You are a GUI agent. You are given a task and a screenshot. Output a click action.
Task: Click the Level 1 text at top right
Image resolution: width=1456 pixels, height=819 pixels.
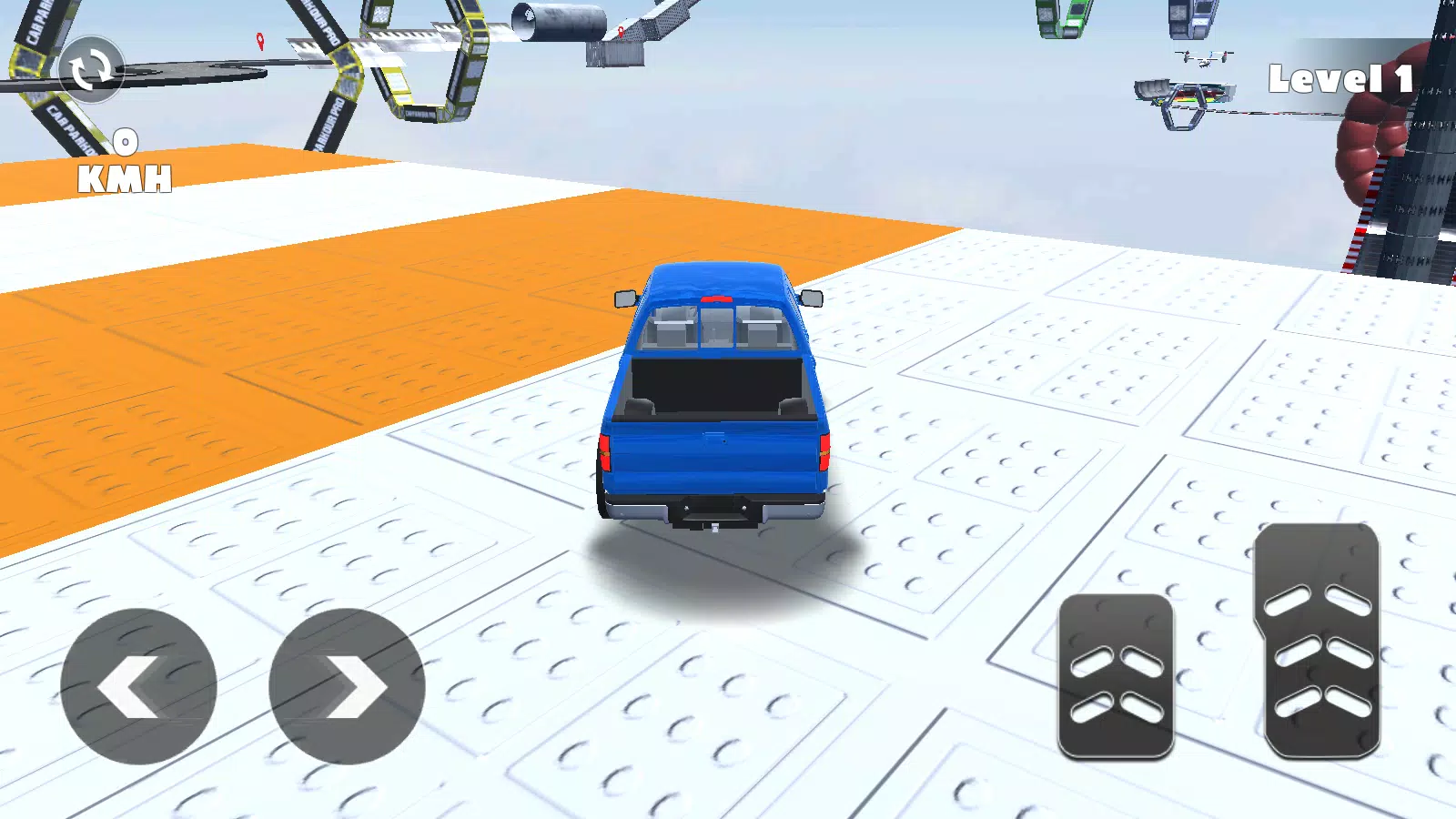coord(1340,80)
